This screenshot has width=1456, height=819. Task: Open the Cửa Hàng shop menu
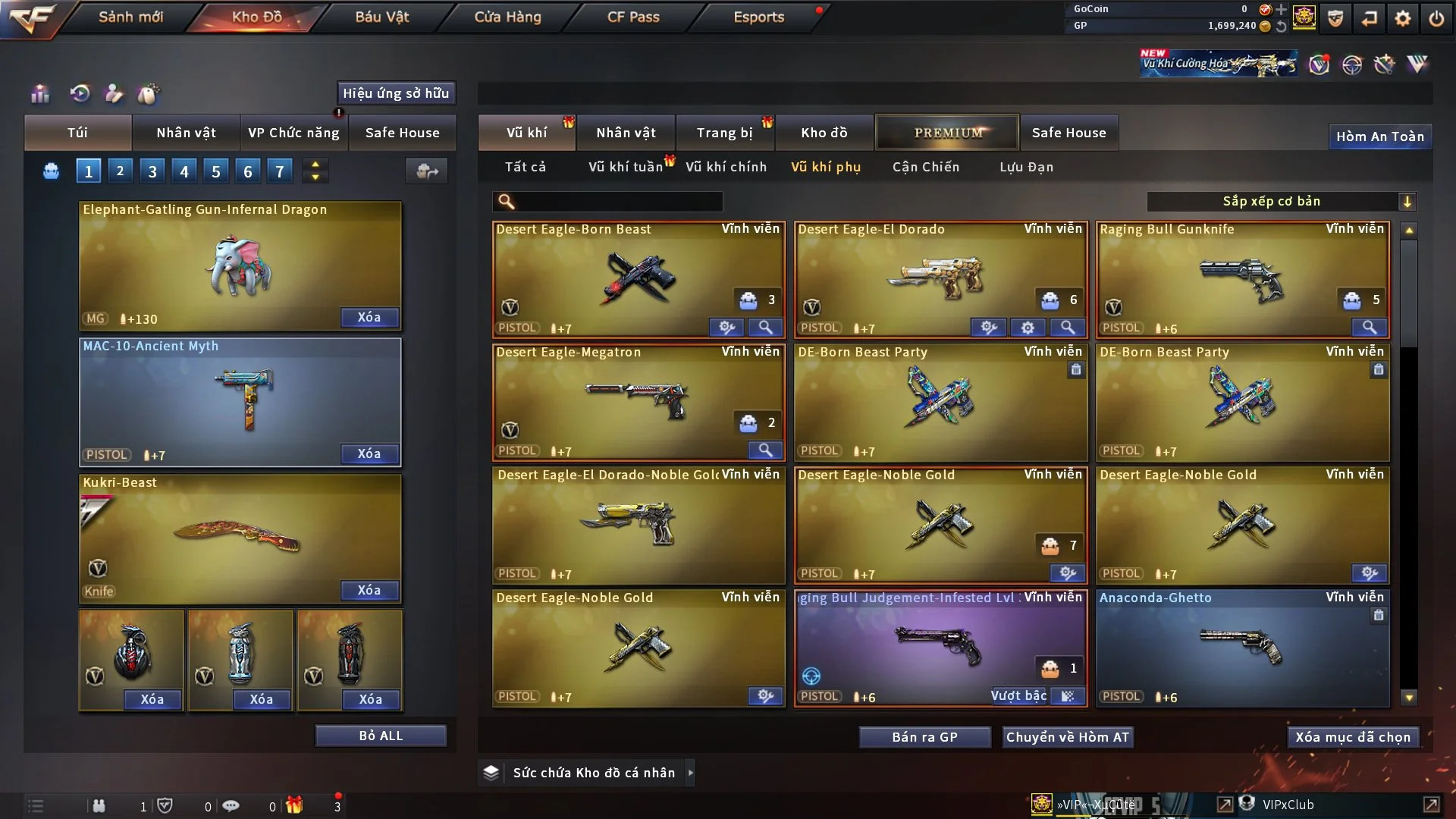click(507, 17)
